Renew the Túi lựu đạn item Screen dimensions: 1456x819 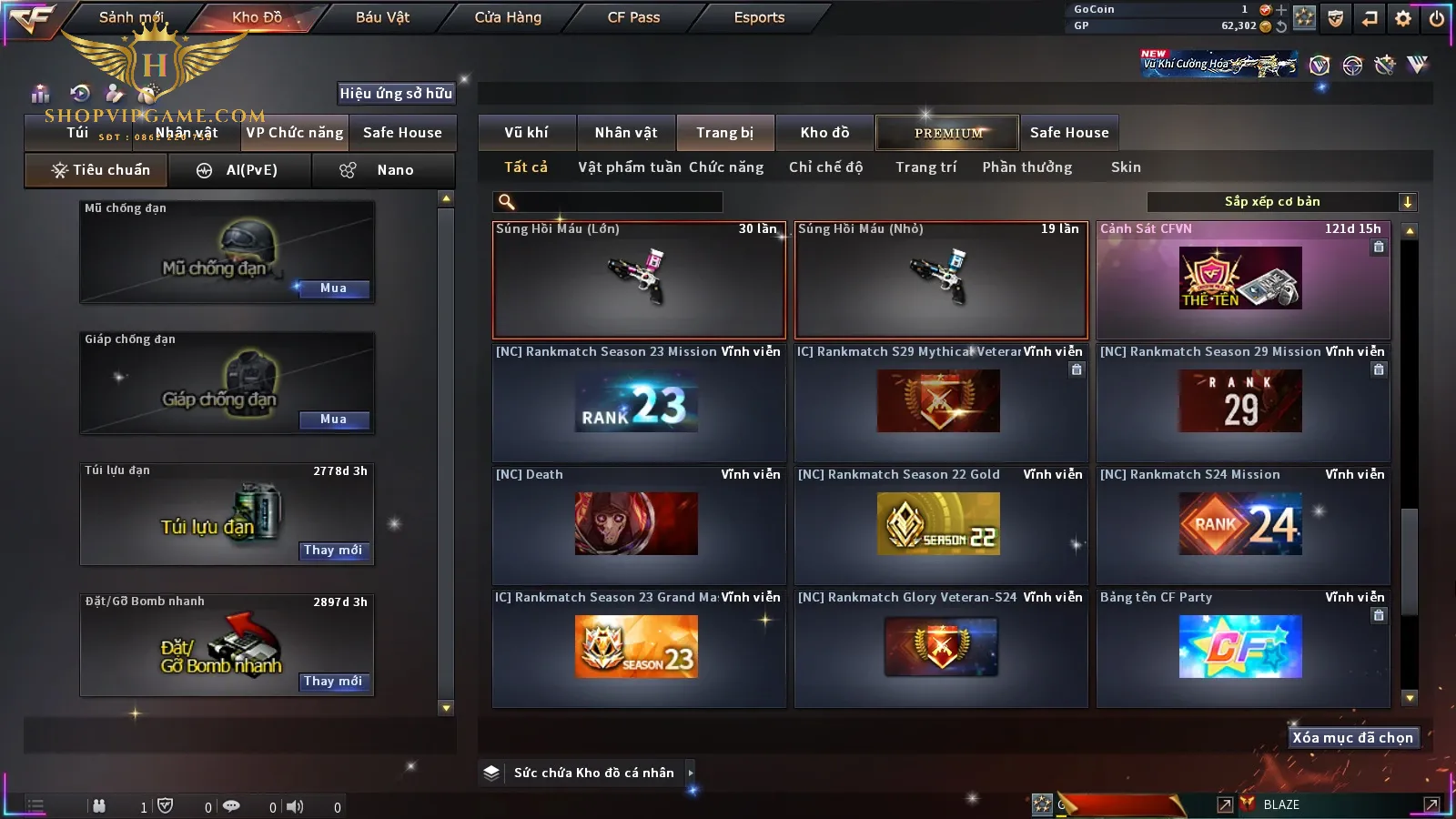[333, 551]
